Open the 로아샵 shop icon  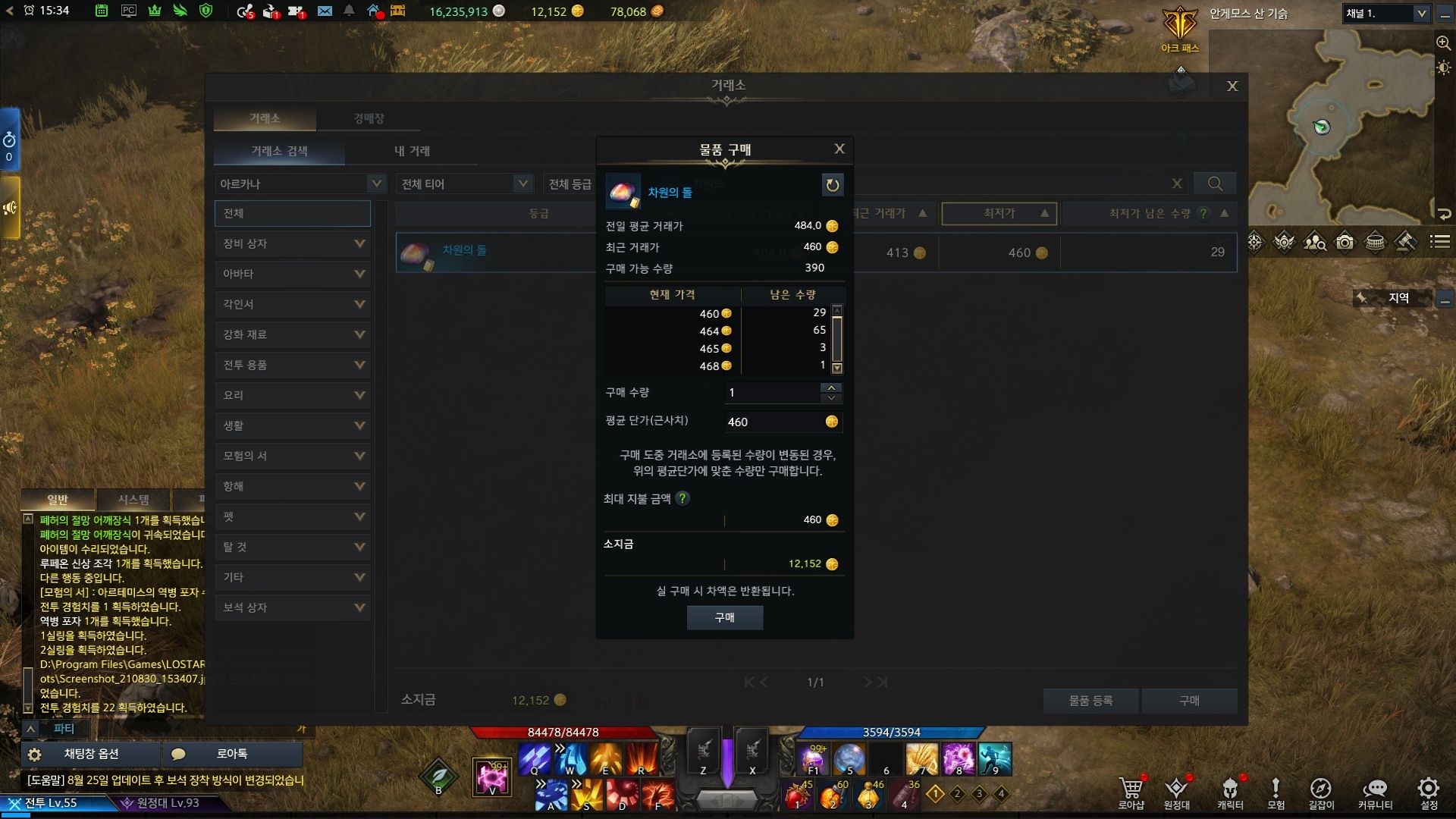[x=1131, y=792]
